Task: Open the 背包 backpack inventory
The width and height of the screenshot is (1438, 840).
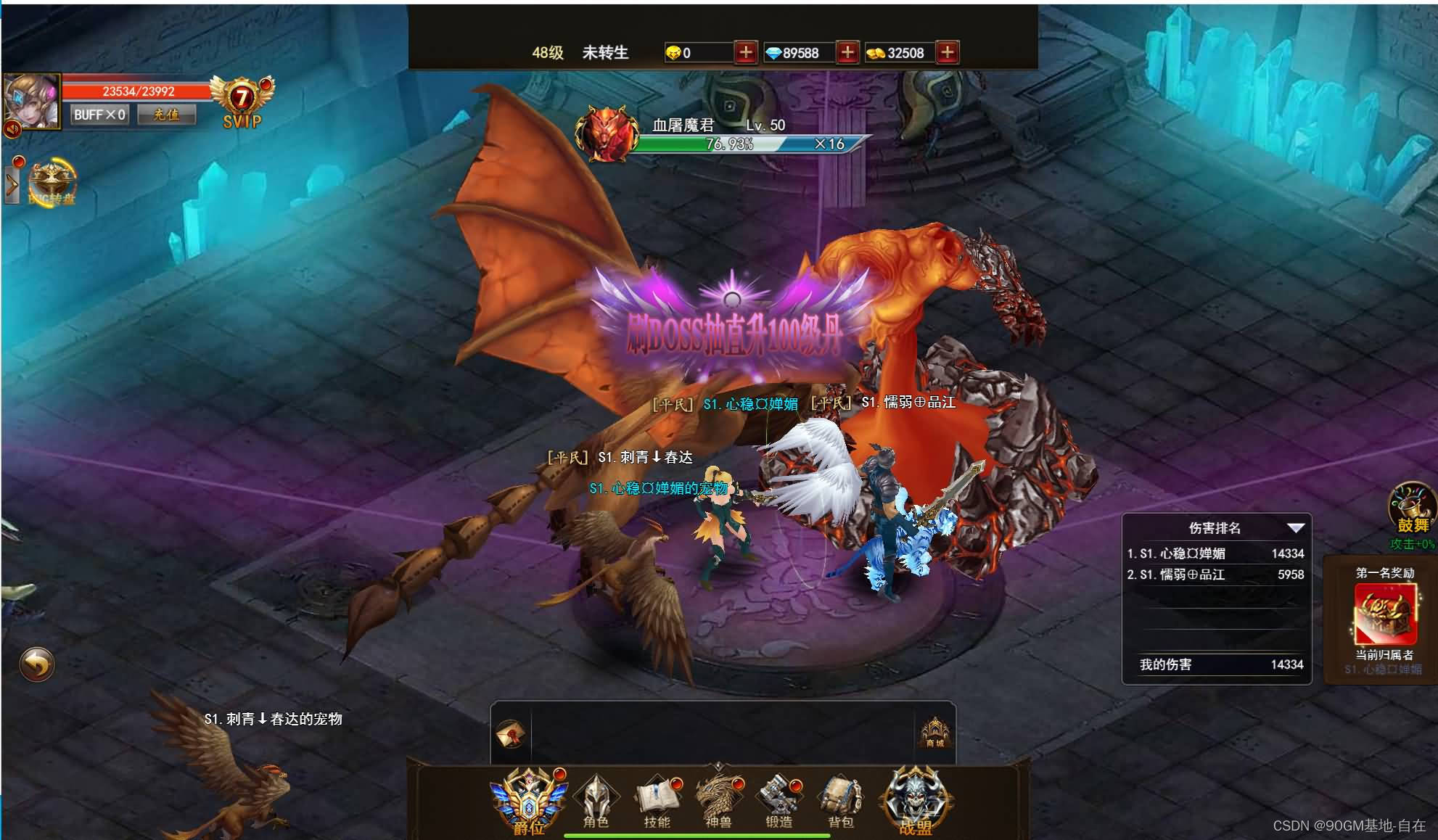Action: click(840, 802)
